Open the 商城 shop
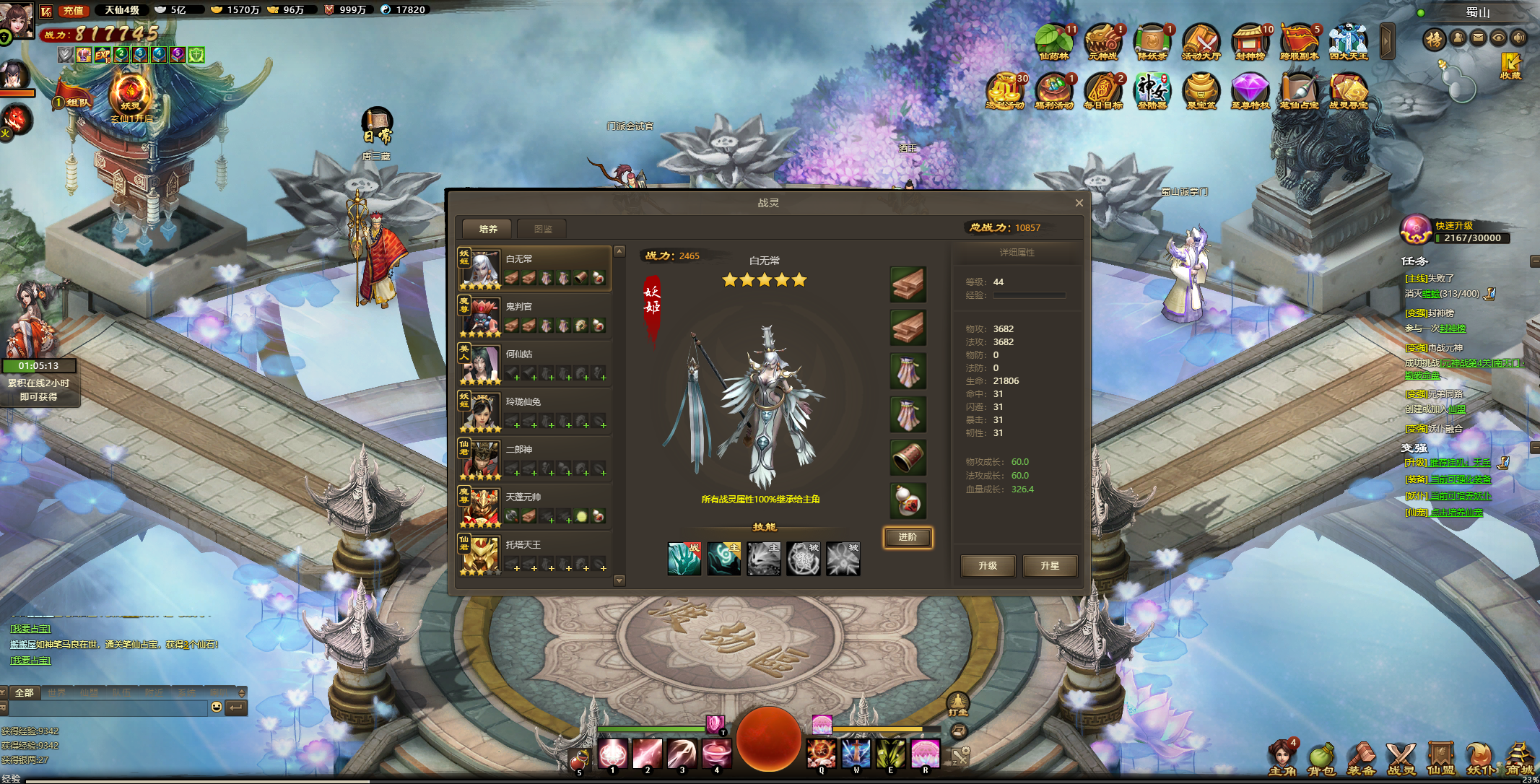Screen dimensions: 1540x784 pyautogui.click(x=1518, y=759)
